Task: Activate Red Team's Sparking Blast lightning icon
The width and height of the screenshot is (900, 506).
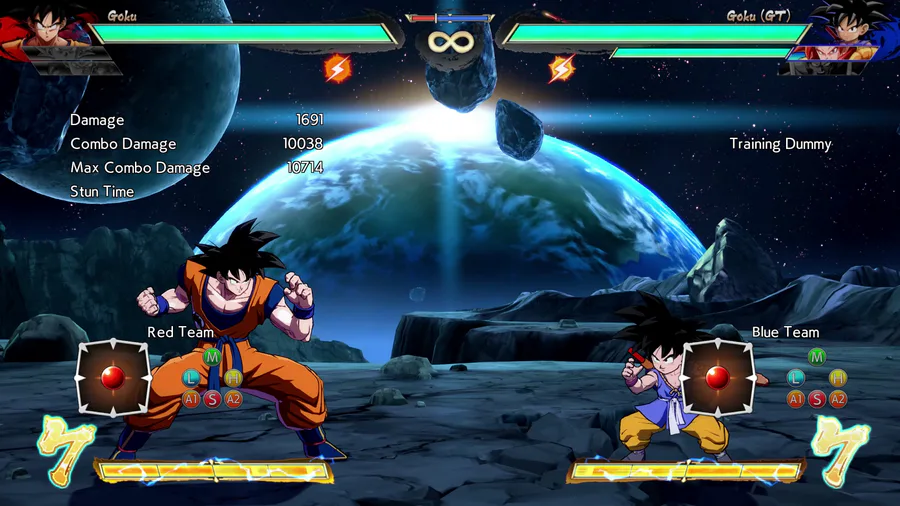Action: (x=337, y=68)
